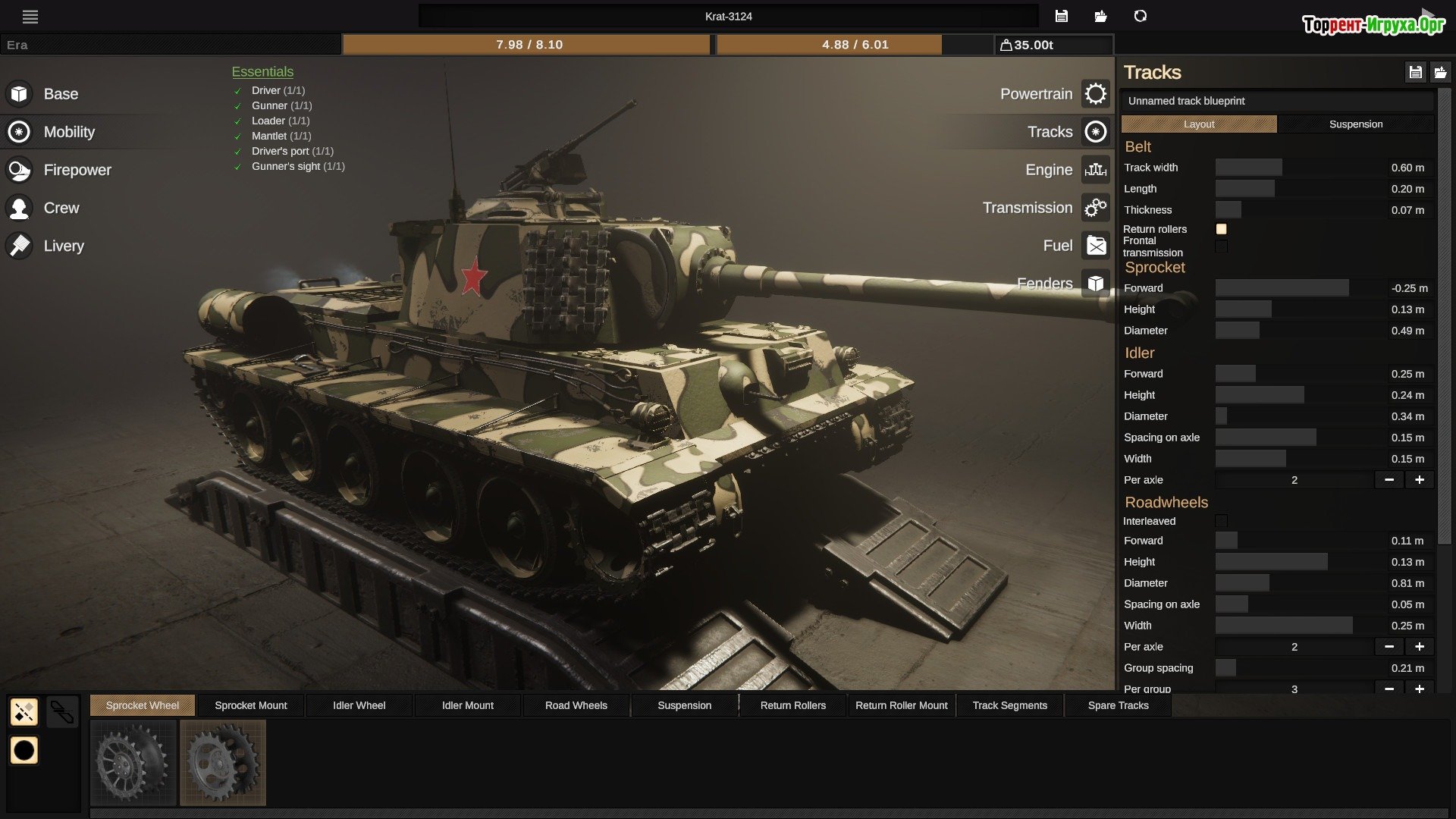
Task: Save the track blueprint with floppy icon
Action: click(x=1415, y=73)
